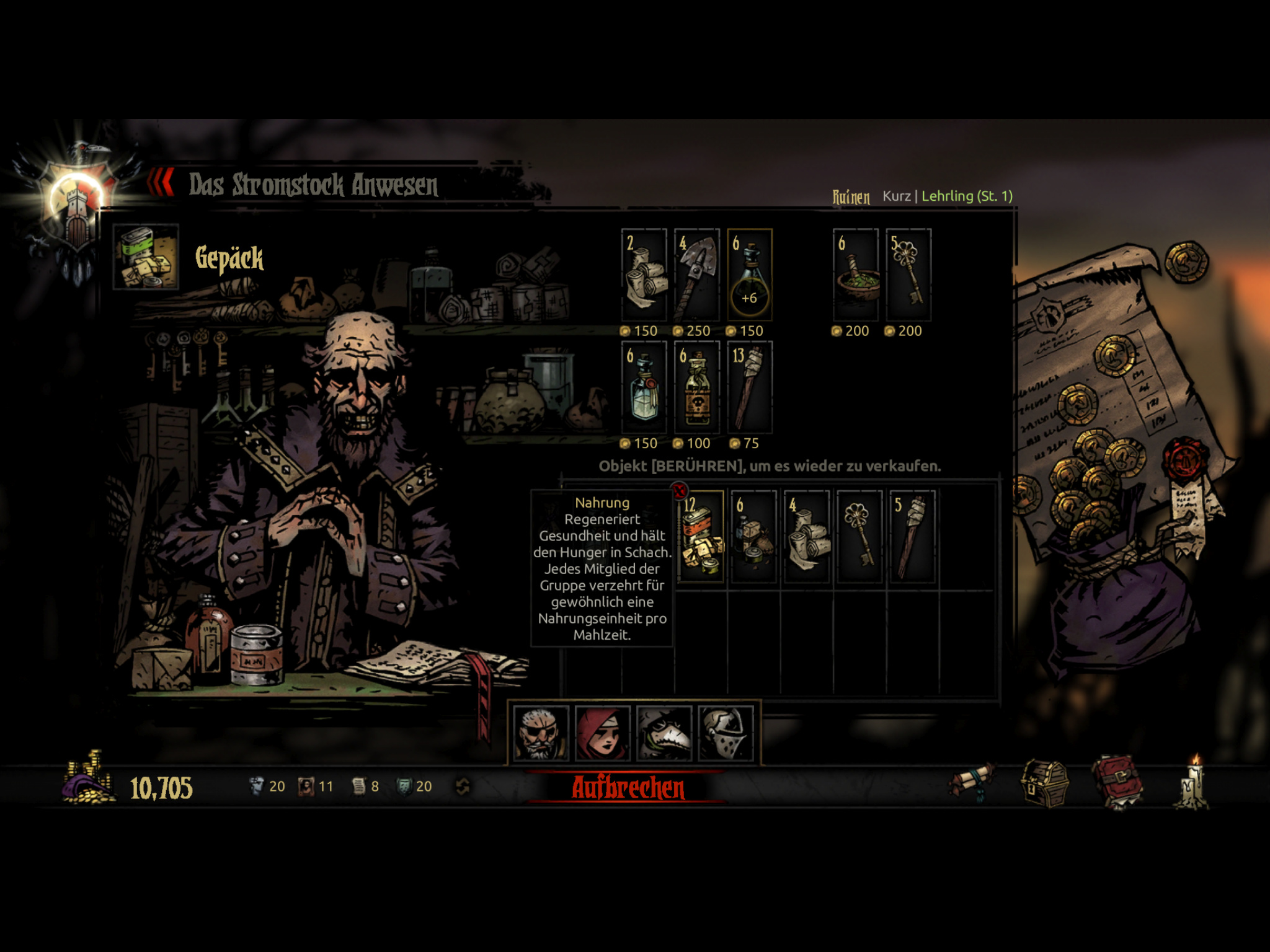1270x952 pixels.
Task: Open the red book journal icon
Action: [x=1118, y=783]
